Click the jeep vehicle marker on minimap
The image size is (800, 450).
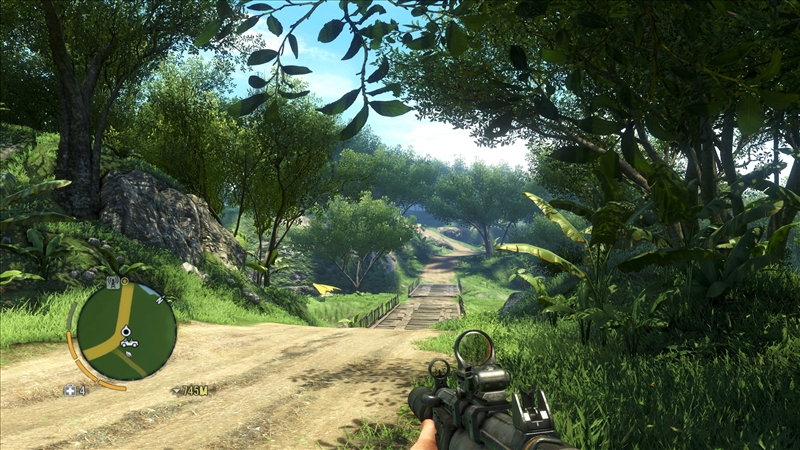point(128,344)
